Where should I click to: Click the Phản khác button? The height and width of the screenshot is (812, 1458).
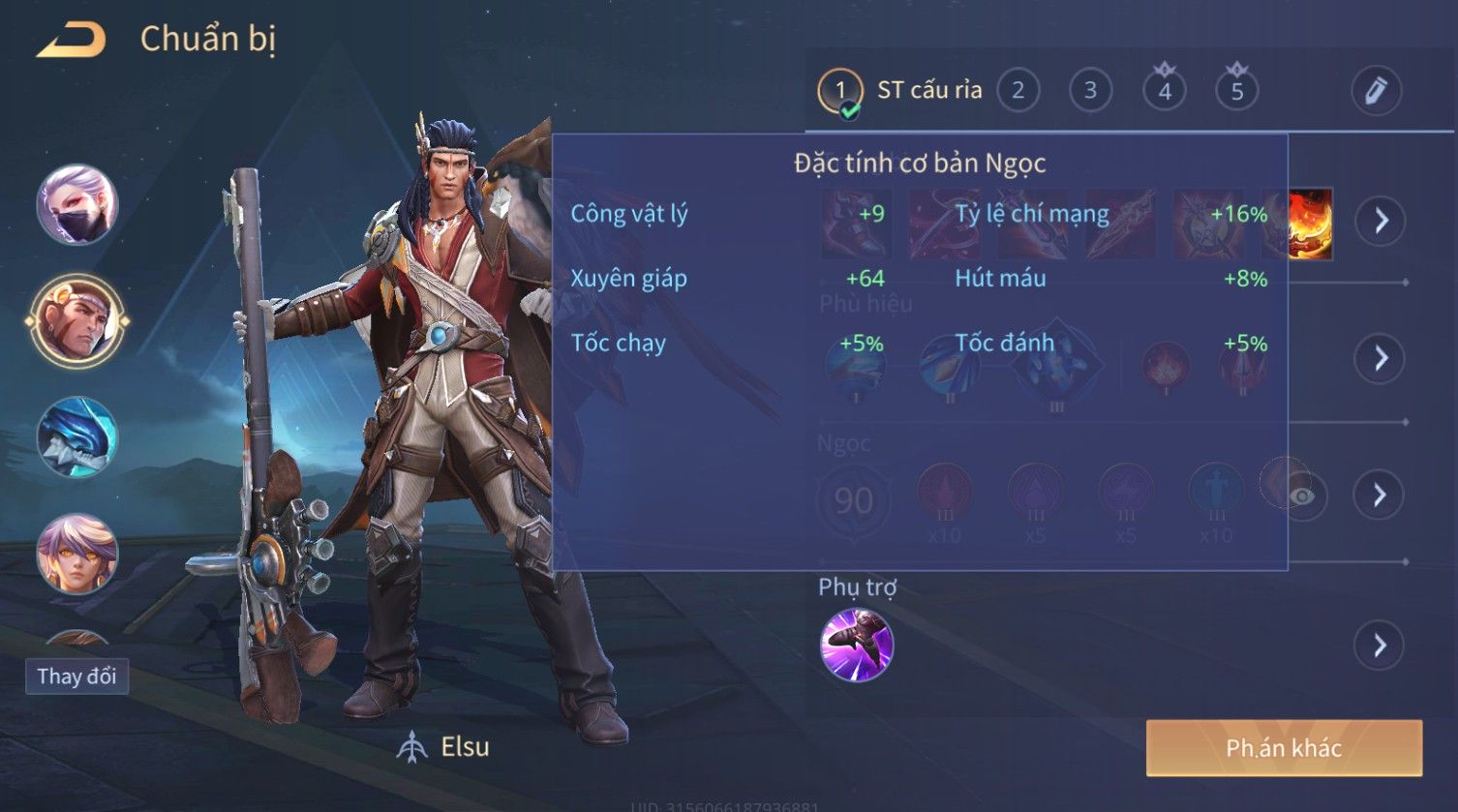(x=1284, y=747)
